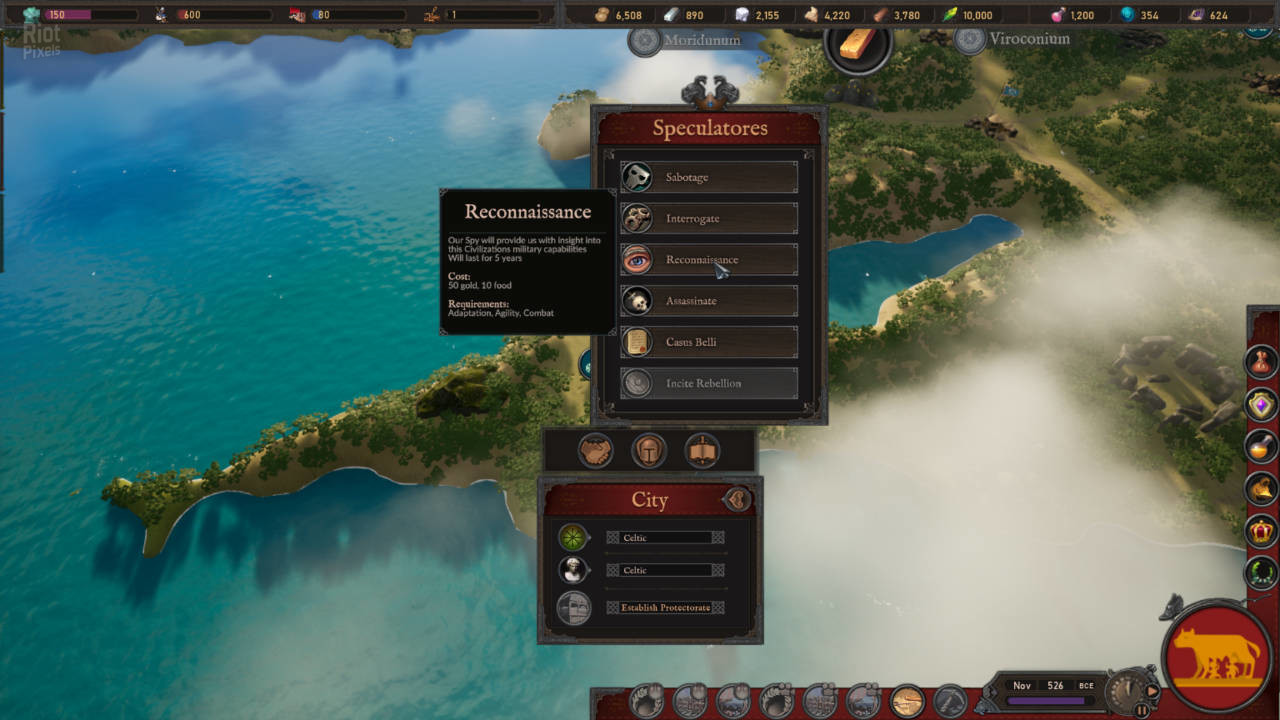This screenshot has height=720, width=1280.
Task: Click the Establish Protectorate button
Action: pyautogui.click(x=665, y=608)
